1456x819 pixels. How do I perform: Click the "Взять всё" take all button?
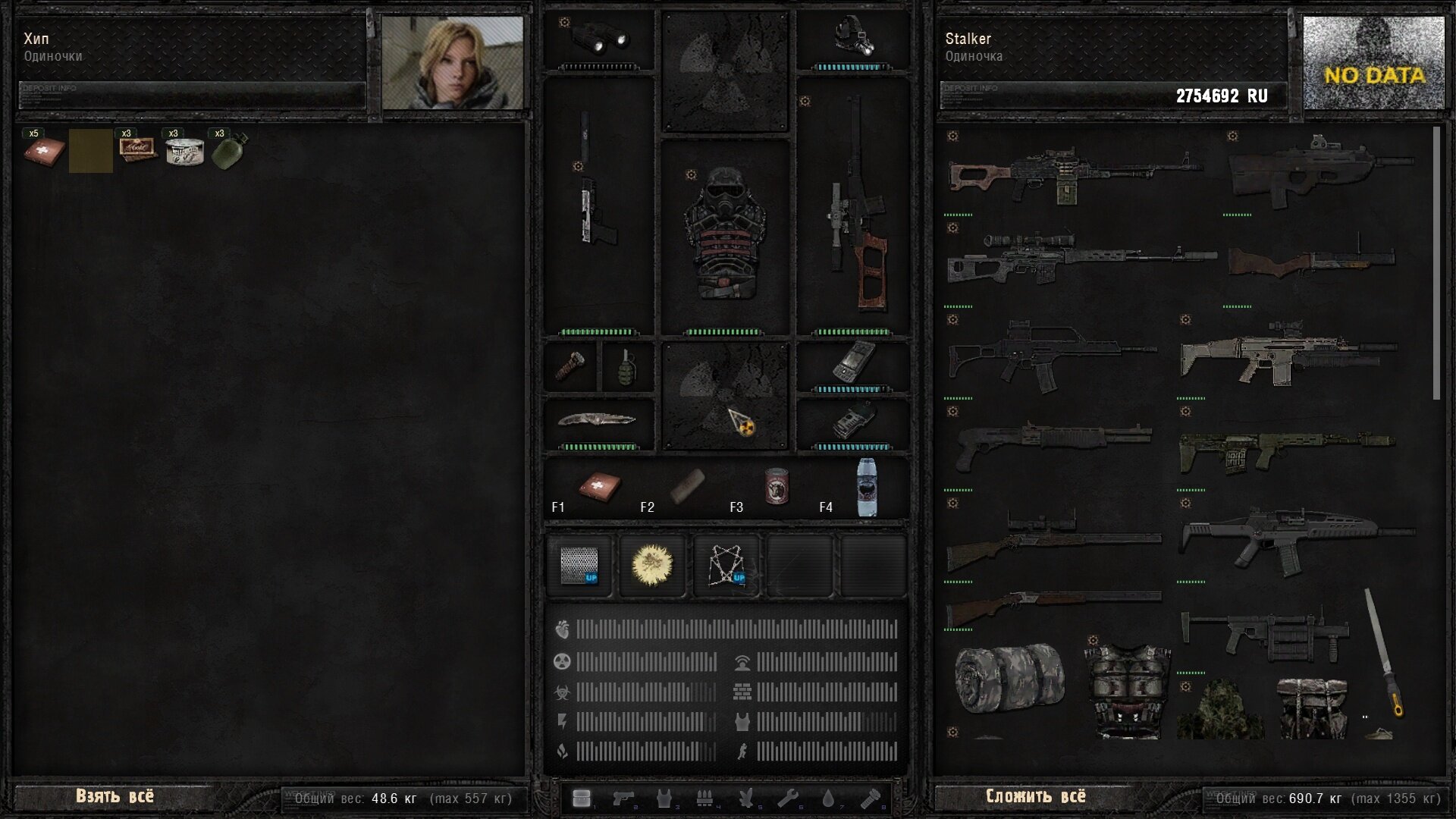115,796
